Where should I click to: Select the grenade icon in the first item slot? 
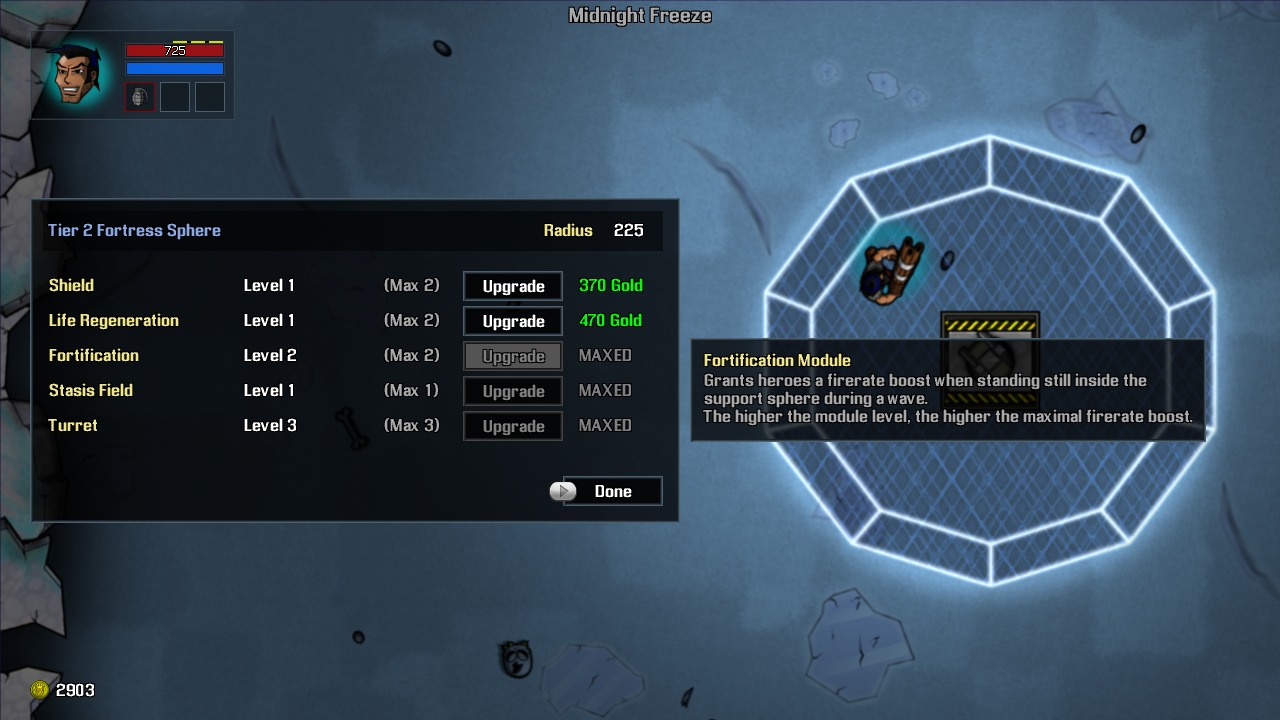pos(140,96)
